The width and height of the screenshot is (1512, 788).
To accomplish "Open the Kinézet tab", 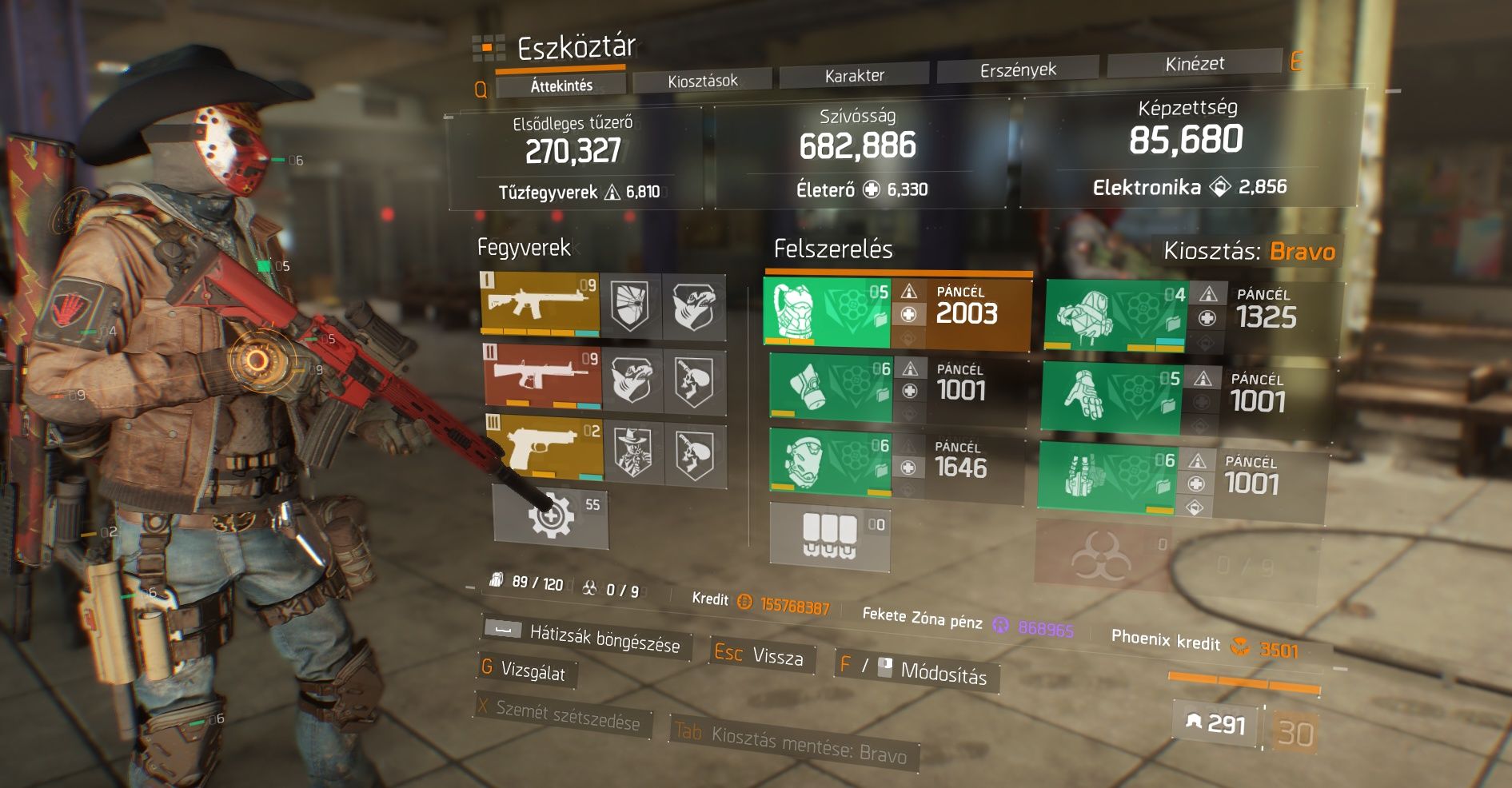I will point(1194,64).
